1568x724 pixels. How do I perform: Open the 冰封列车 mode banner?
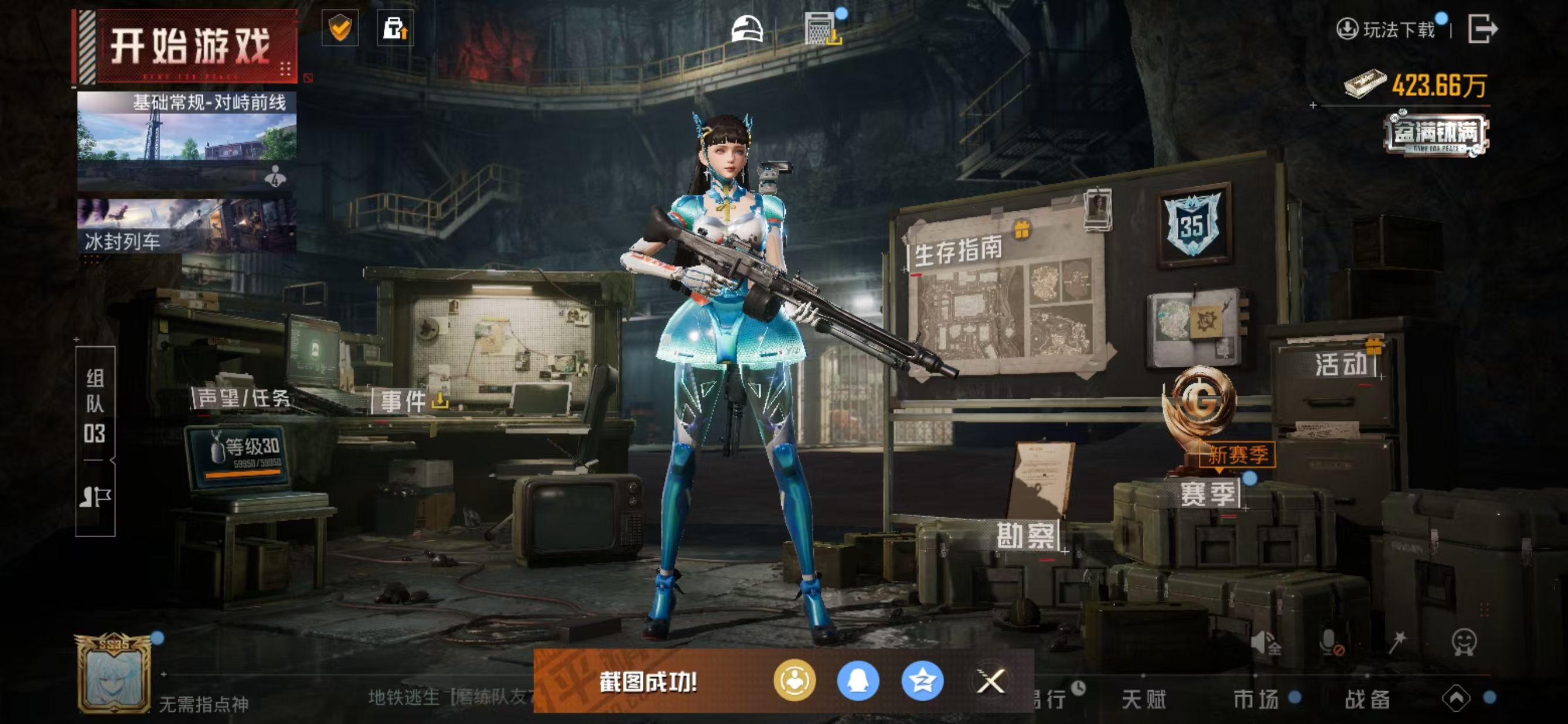(x=186, y=226)
